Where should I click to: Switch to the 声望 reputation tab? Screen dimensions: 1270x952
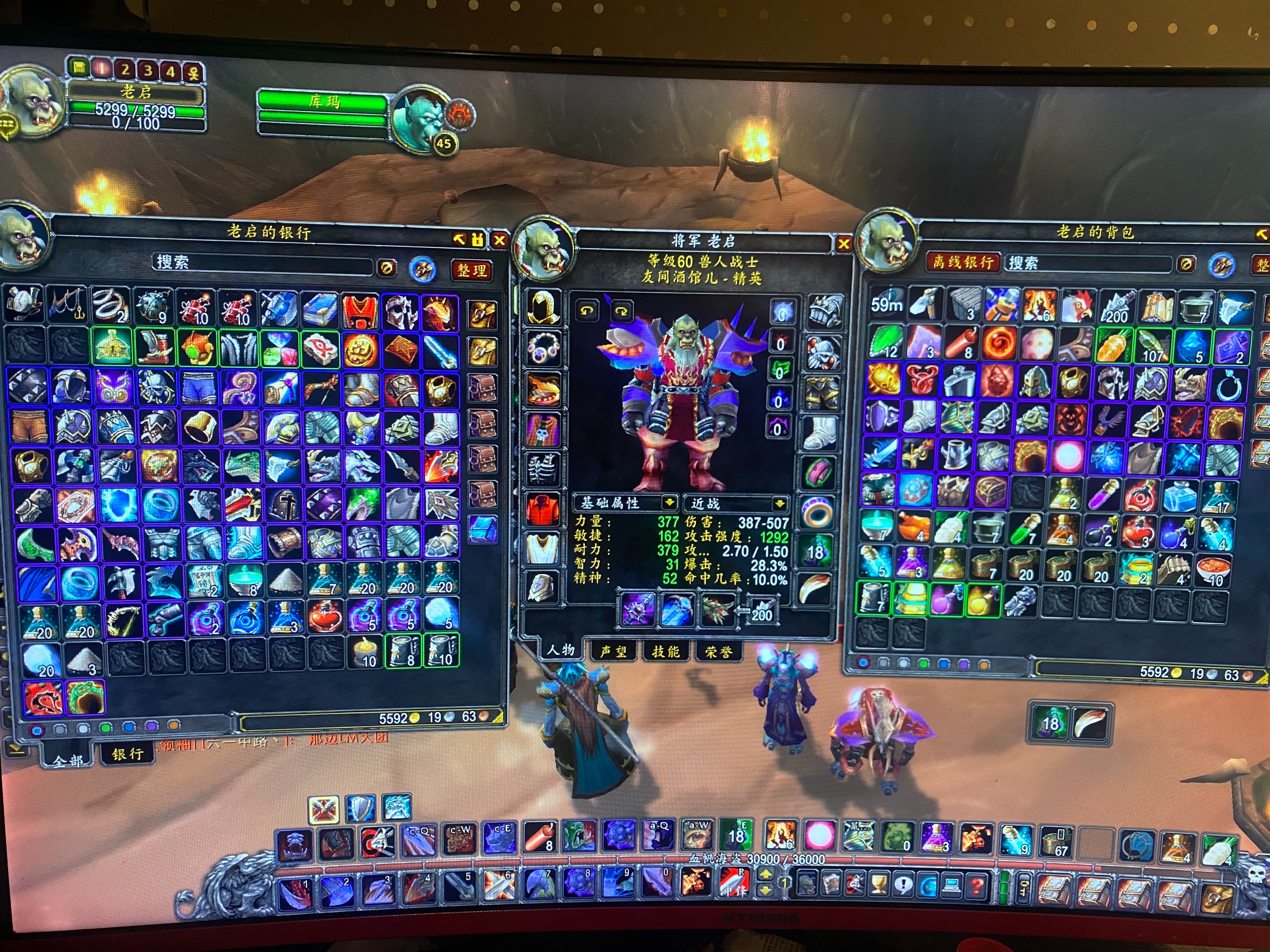pyautogui.click(x=613, y=651)
